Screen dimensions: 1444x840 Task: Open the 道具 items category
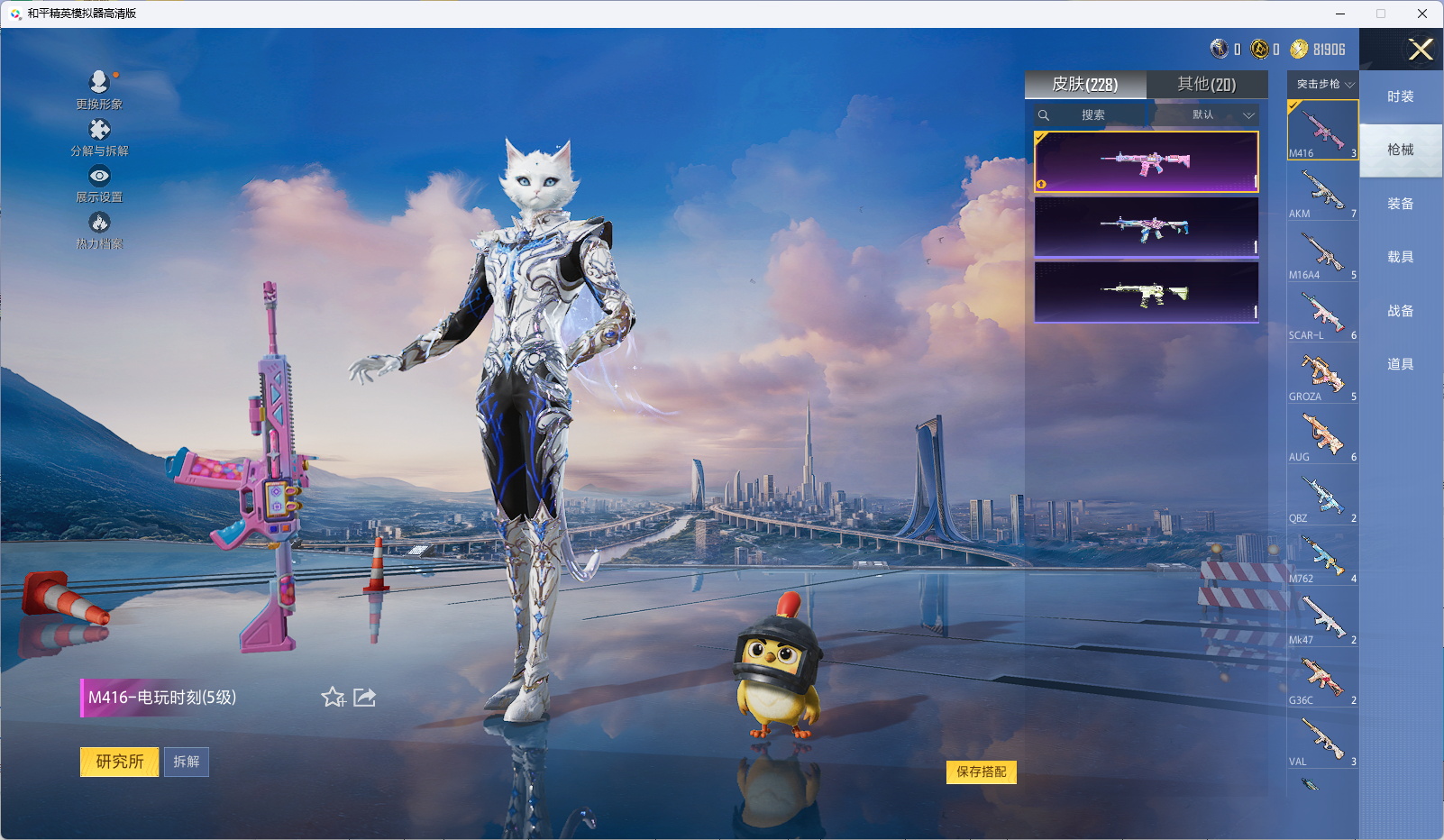point(1400,364)
